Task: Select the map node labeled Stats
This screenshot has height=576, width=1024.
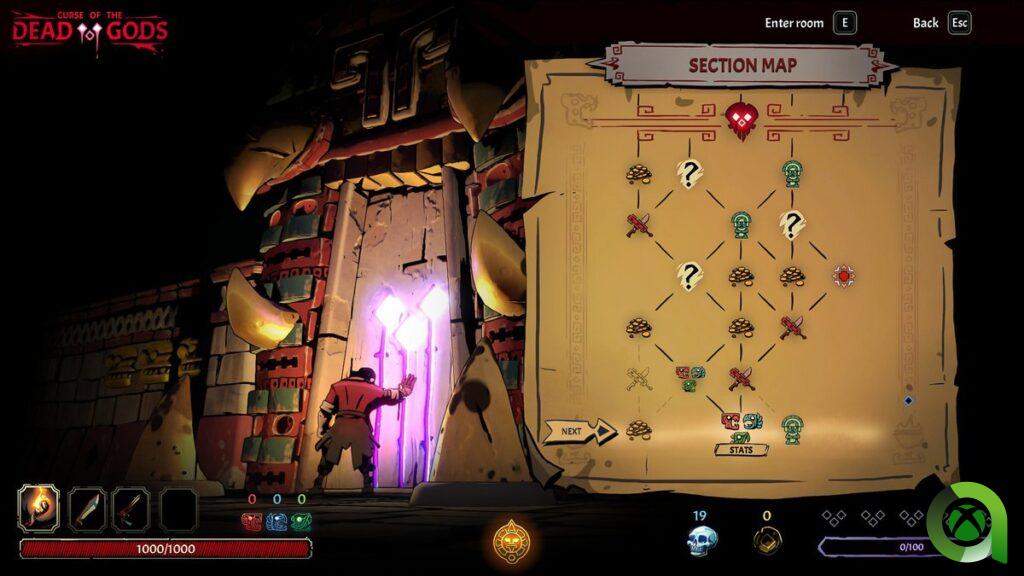Action: [741, 429]
